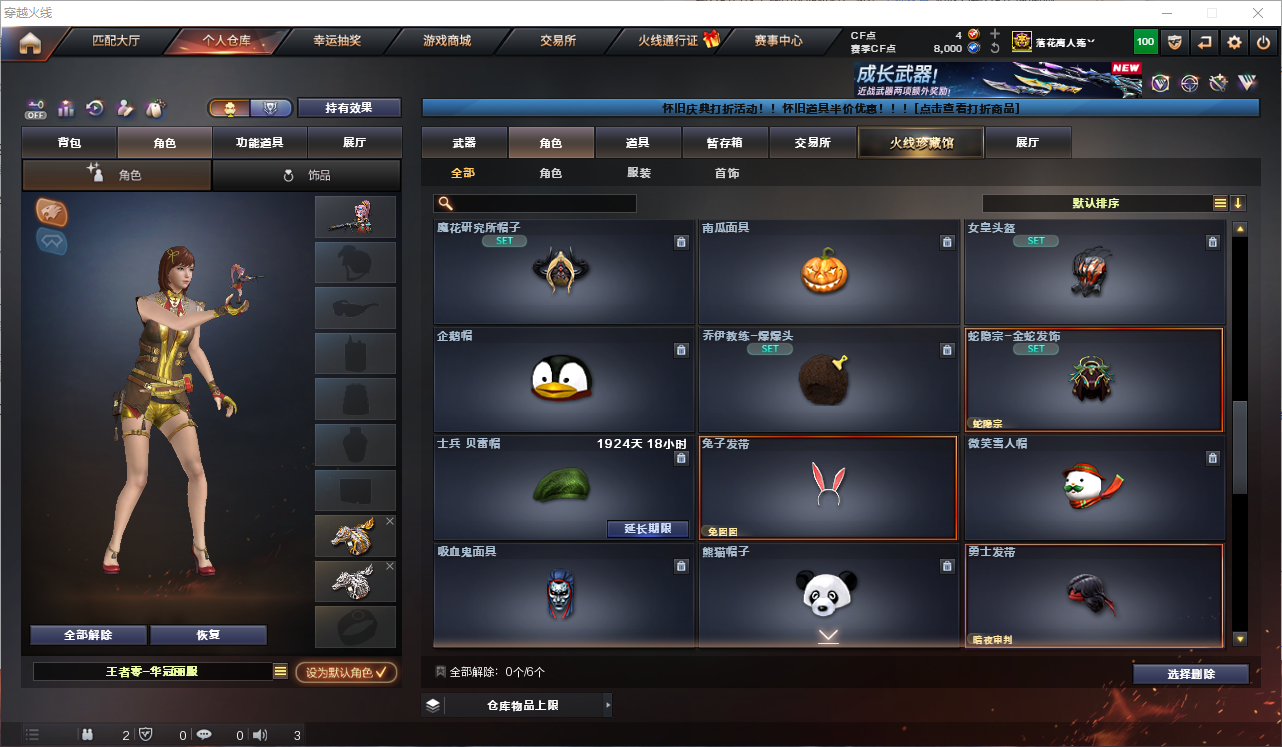Click the magnifier icon in the item search bar
This screenshot has width=1282, height=747.
tap(444, 203)
